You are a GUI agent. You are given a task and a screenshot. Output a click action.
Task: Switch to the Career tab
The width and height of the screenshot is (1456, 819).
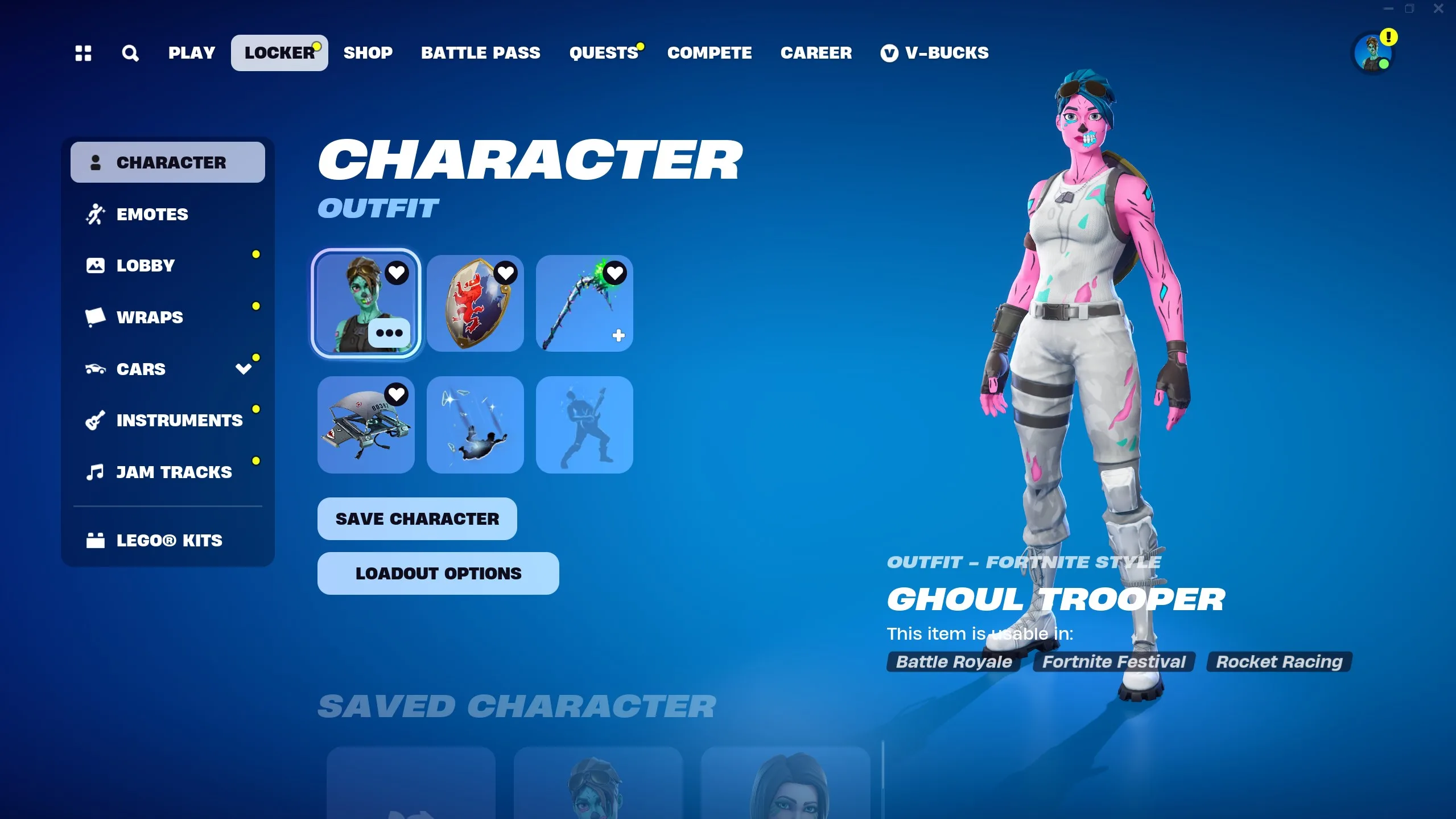point(816,53)
